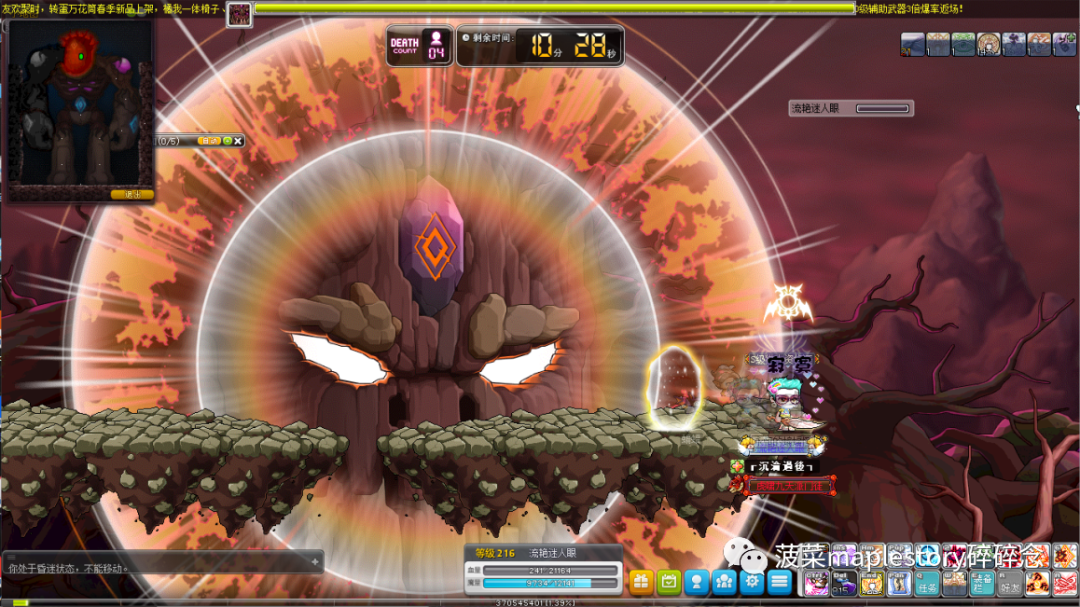Click the 好友 friends quickslot

1010,583
